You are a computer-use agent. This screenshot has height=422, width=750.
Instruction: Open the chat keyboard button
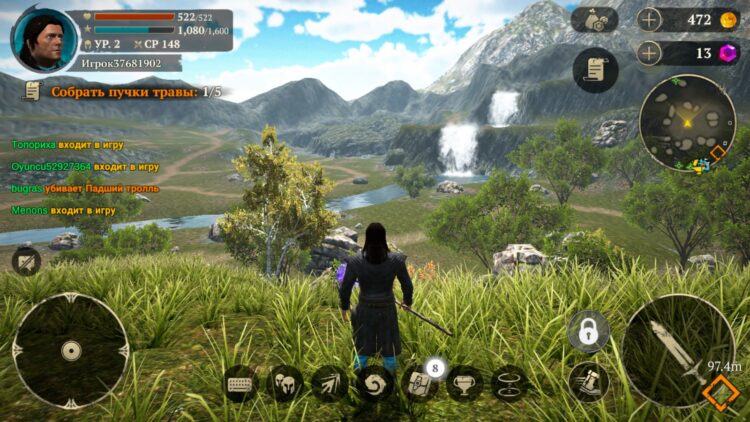[241, 383]
